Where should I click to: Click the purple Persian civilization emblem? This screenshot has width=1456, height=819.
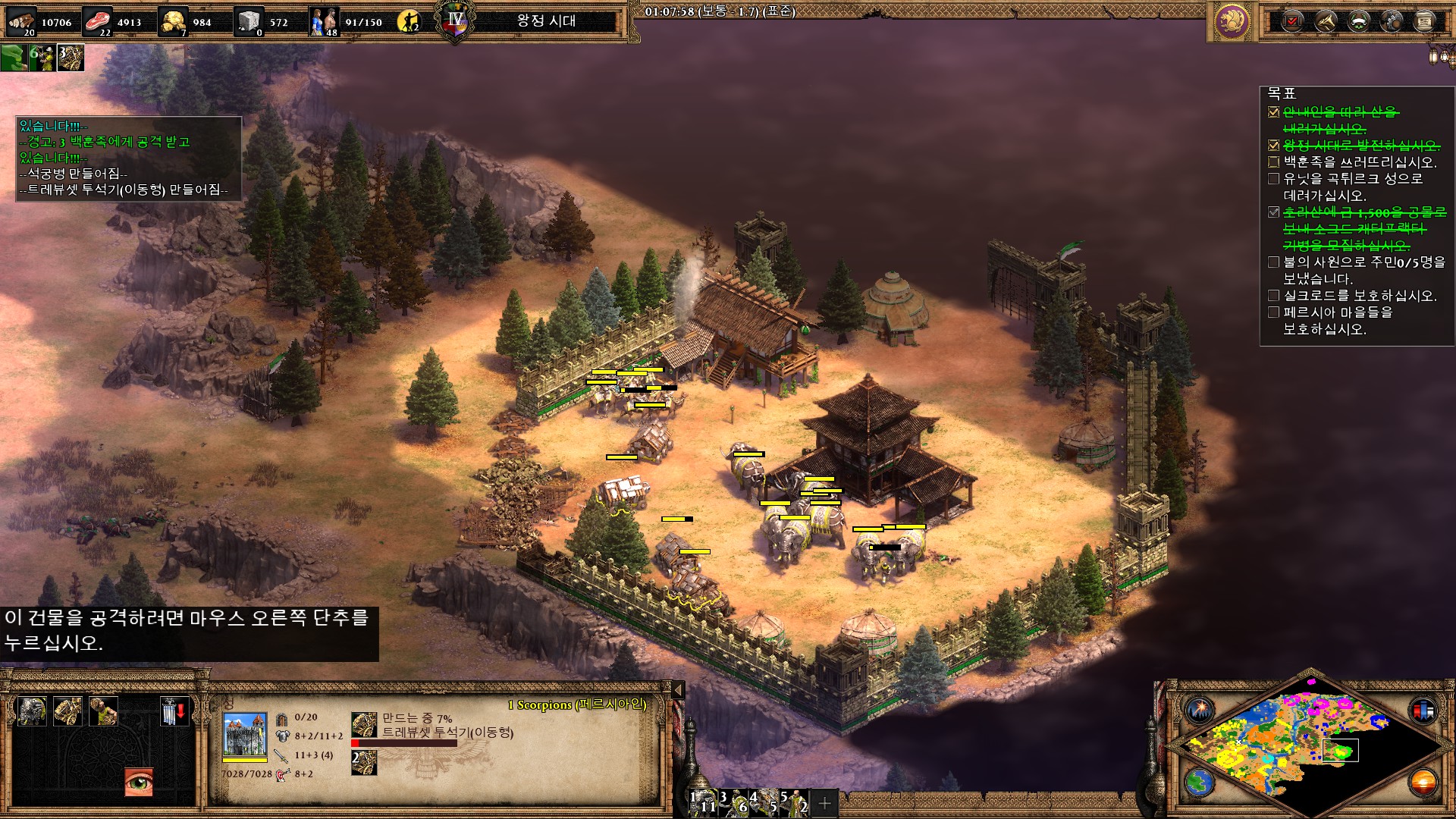tap(1232, 21)
